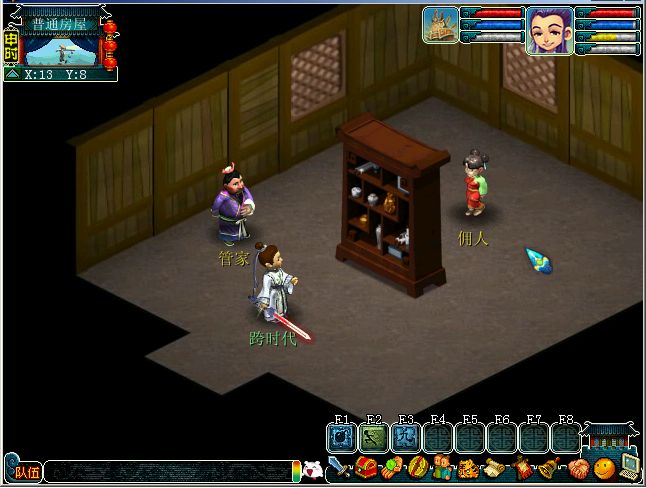Click the red and green ball icon
The image size is (646, 488).
click(417, 467)
